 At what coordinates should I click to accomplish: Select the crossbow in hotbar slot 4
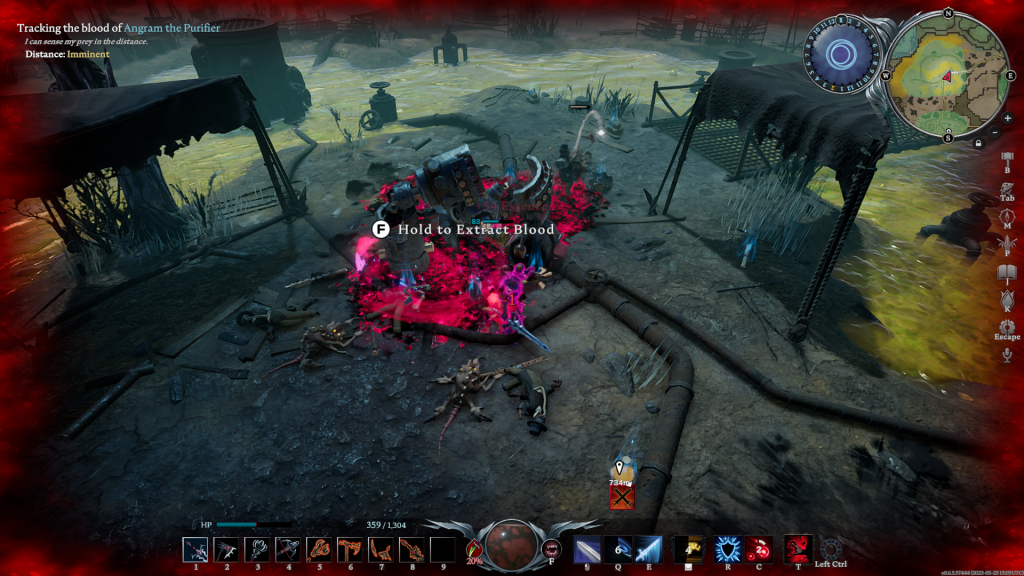tap(288, 549)
